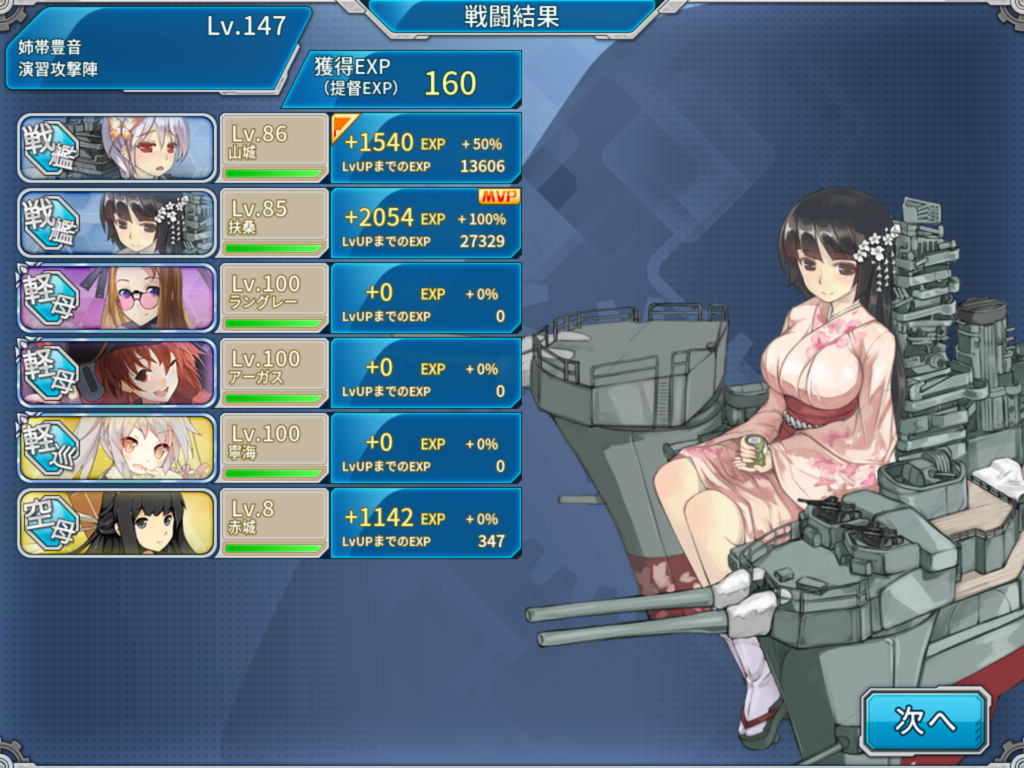Select the アーガス light carrier row
The height and width of the screenshot is (768, 1024).
point(270,373)
